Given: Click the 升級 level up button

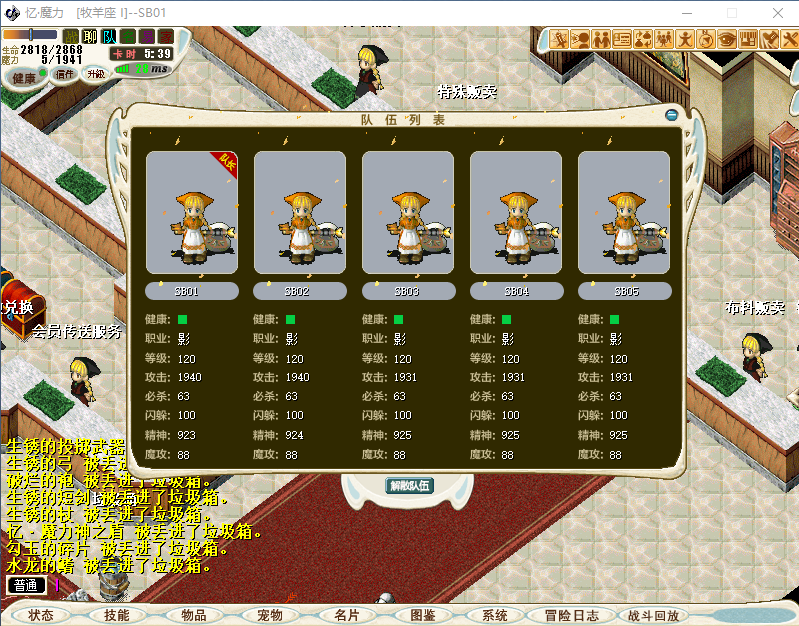Looking at the screenshot, I should [96, 73].
